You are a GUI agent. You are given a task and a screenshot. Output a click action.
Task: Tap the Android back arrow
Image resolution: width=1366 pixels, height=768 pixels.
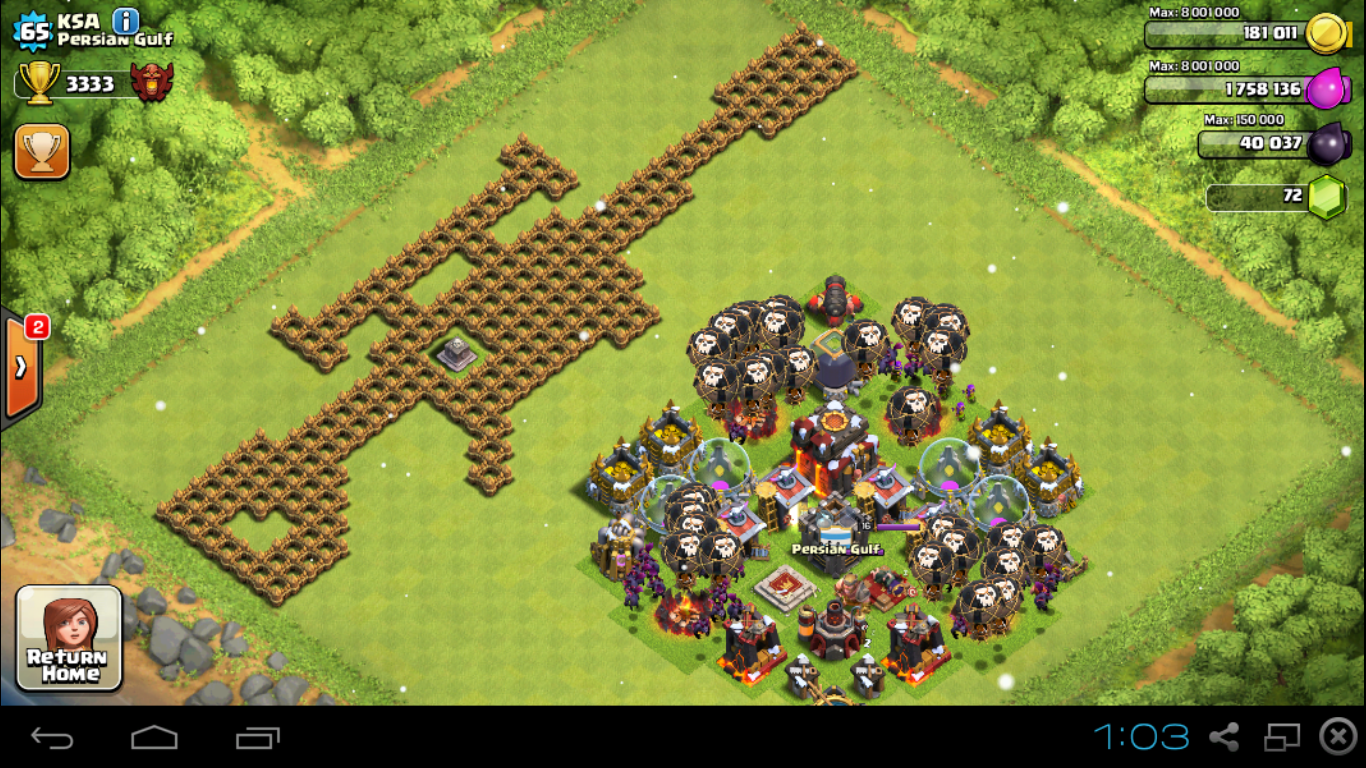point(52,738)
